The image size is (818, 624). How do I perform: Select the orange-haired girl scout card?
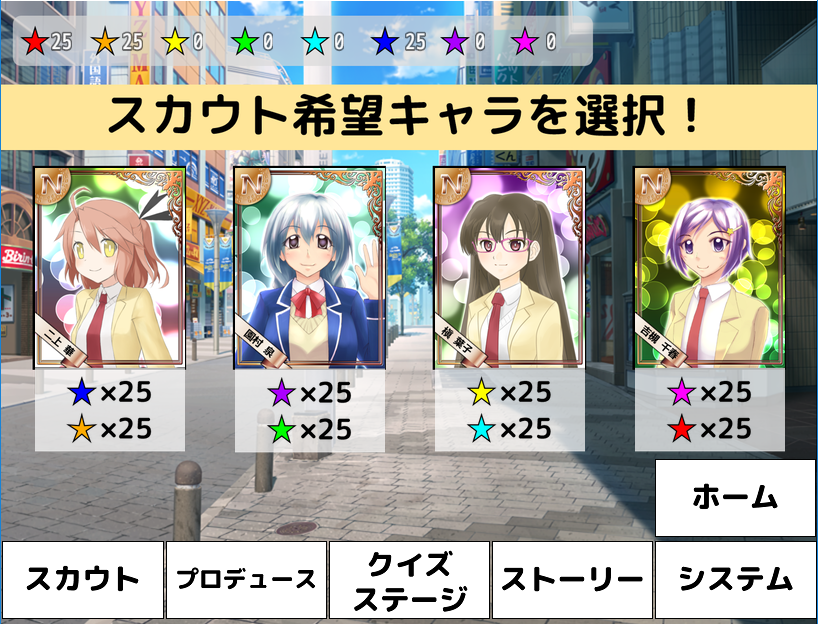(x=110, y=268)
